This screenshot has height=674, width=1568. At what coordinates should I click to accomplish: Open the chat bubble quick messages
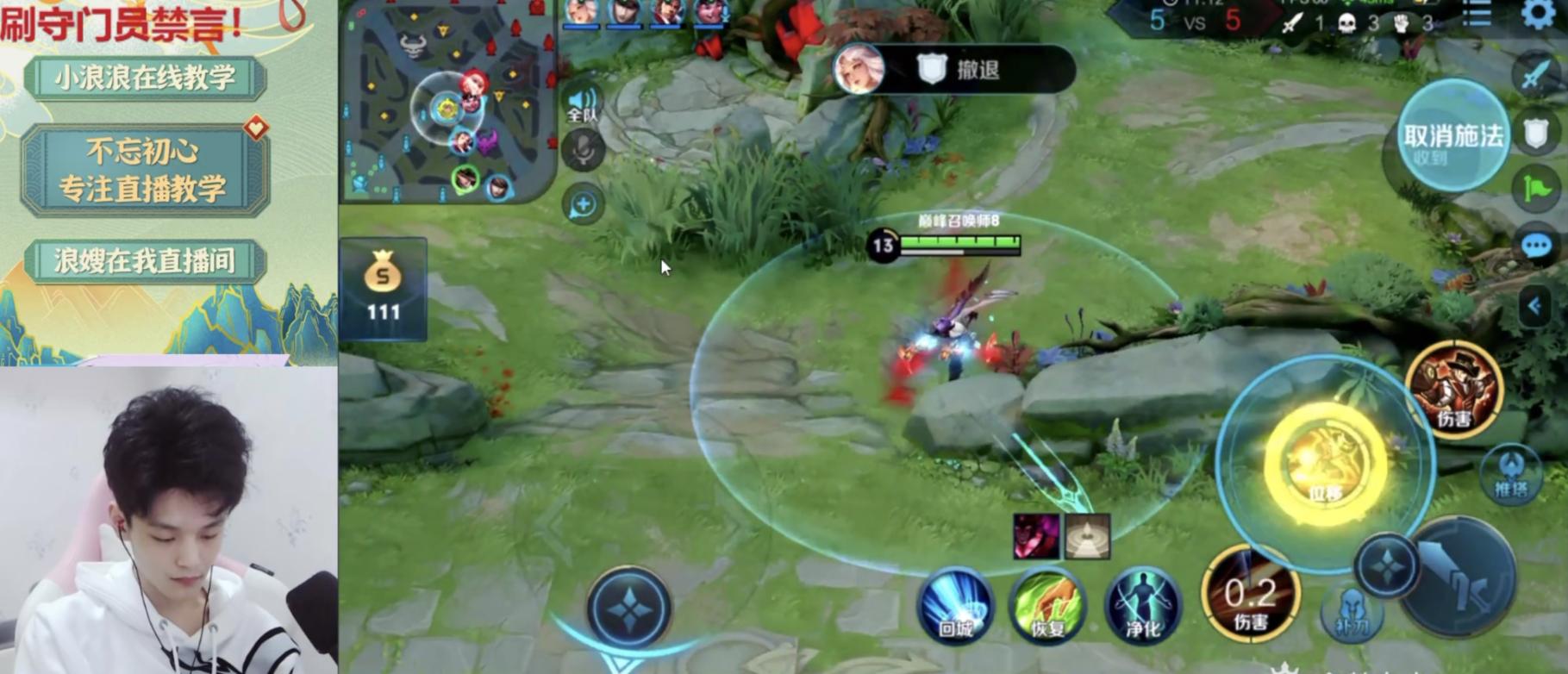[x=1536, y=247]
